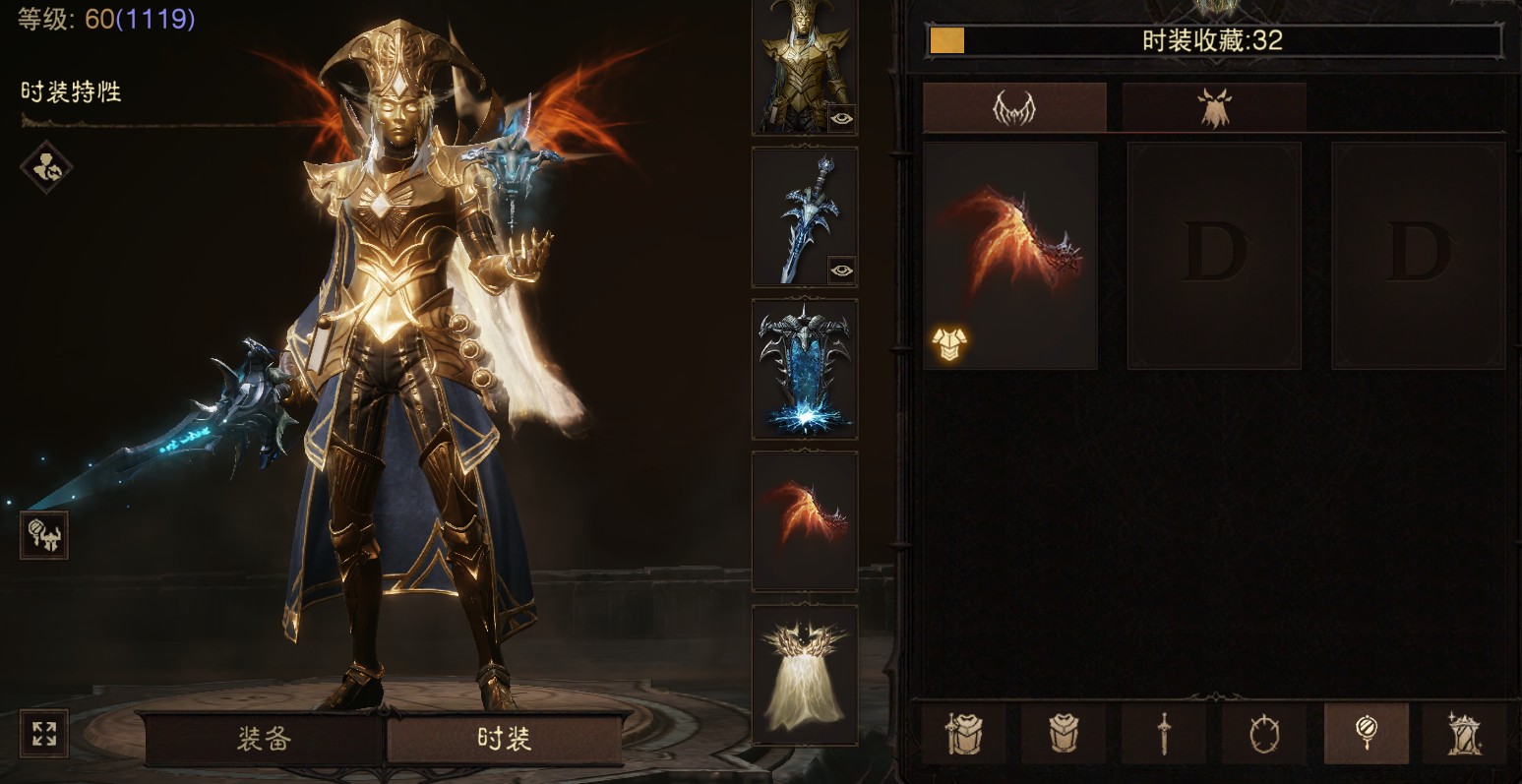Select the 时装 (Cosmetics) tab

pos(505,739)
